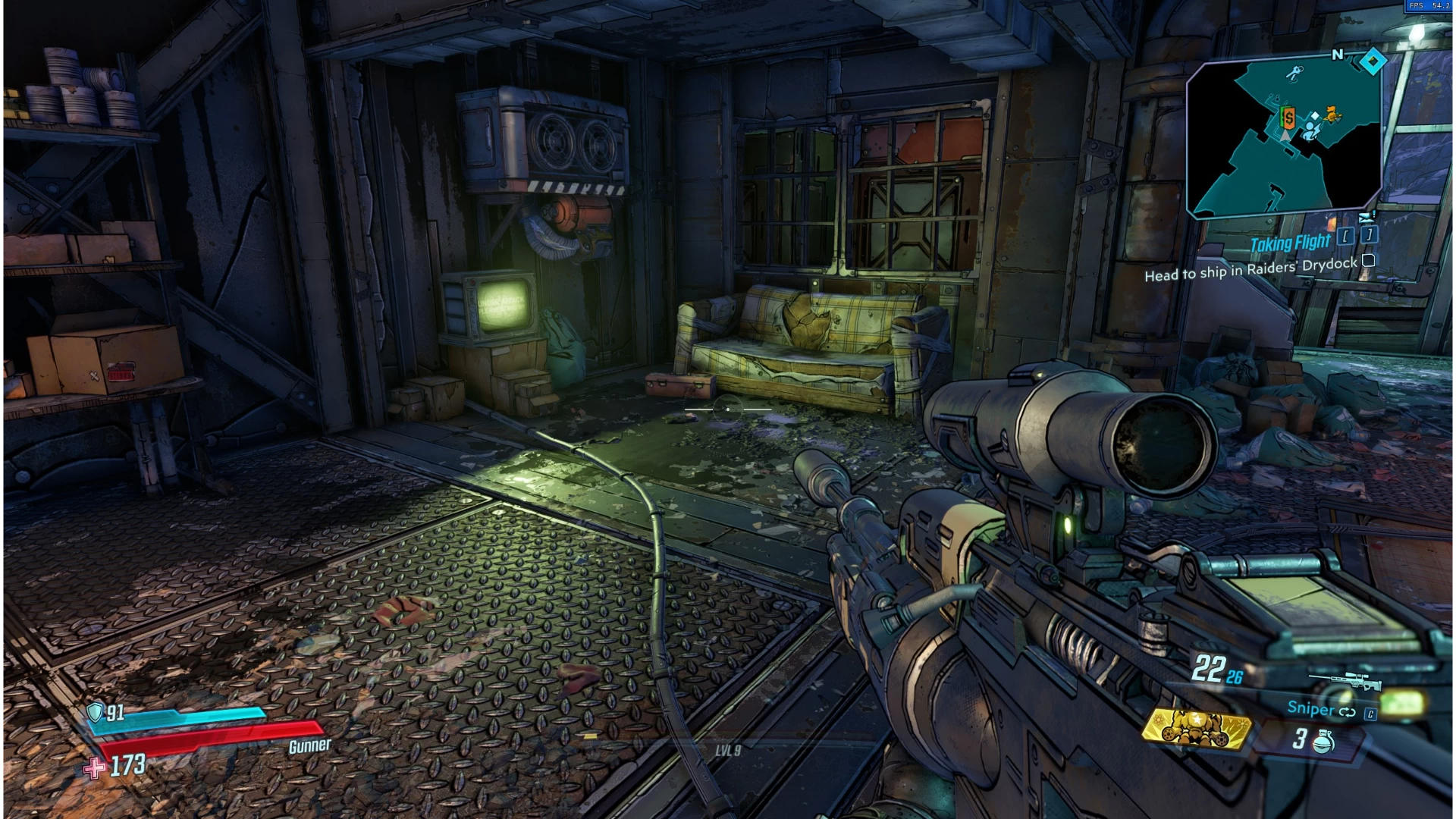The height and width of the screenshot is (819, 1456).
Task: Select the diamond waypoint marker on minimap
Action: (x=1373, y=61)
